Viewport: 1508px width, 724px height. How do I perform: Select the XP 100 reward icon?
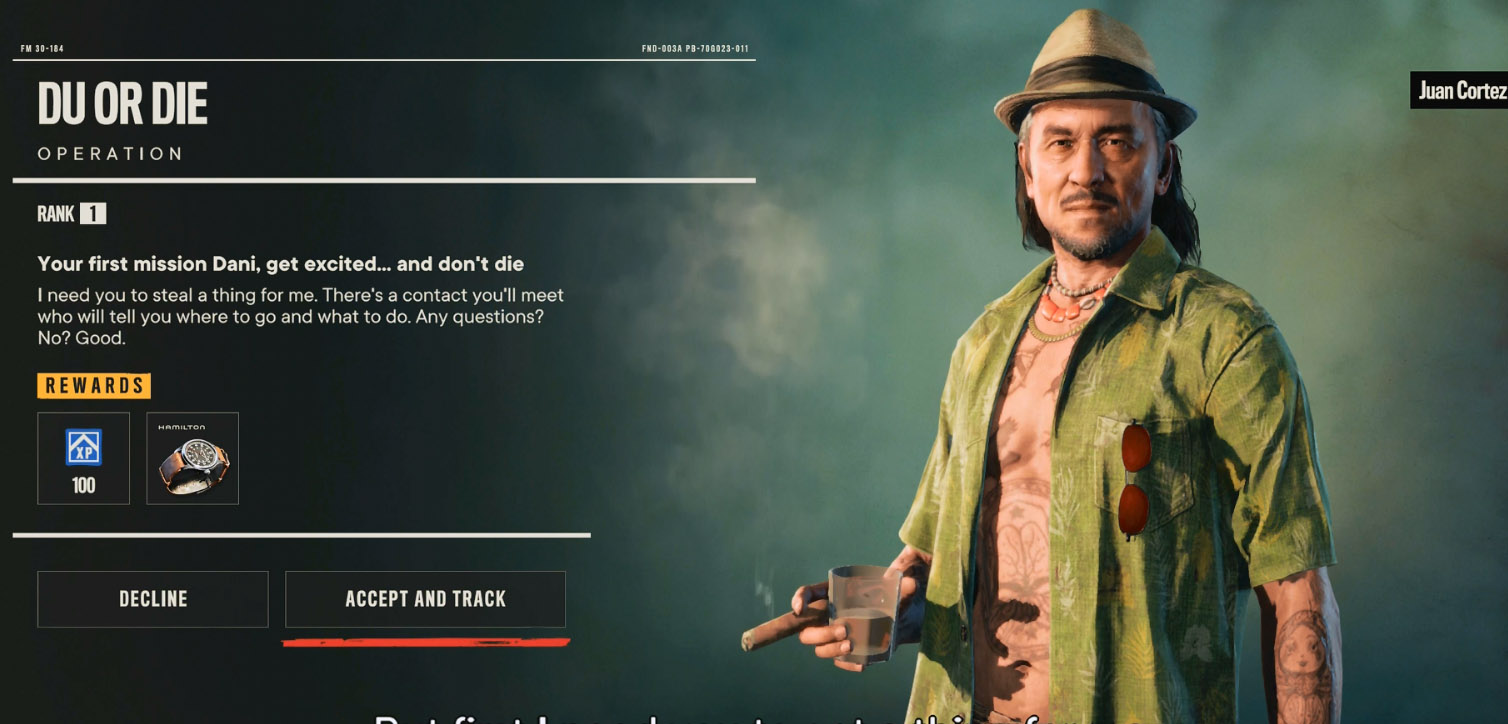pos(84,458)
